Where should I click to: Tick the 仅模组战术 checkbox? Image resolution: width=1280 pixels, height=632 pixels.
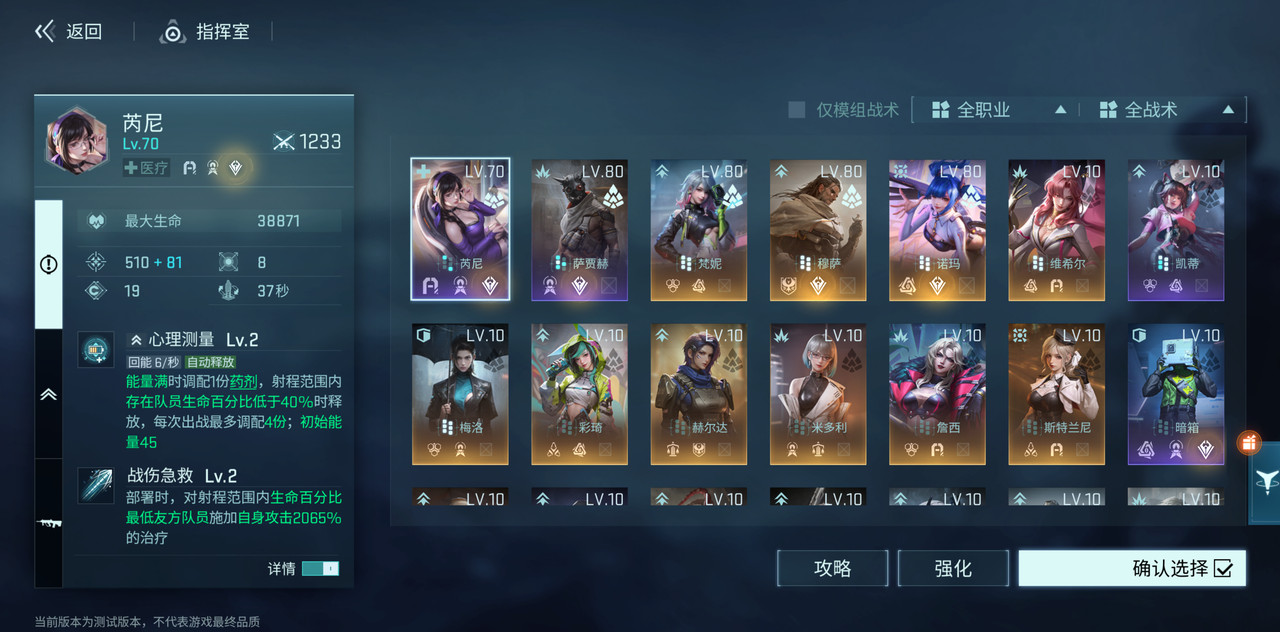click(x=797, y=110)
